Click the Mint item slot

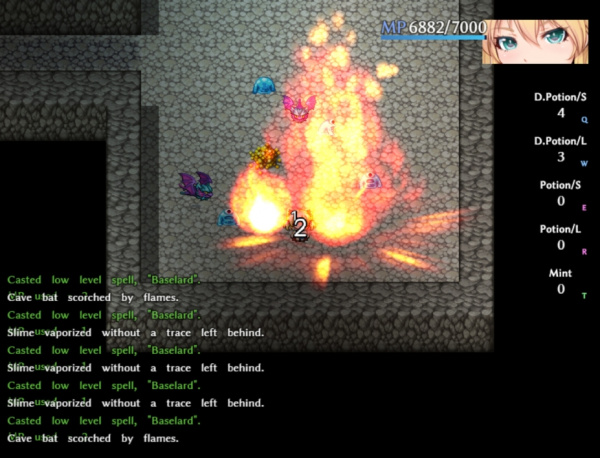point(561,281)
